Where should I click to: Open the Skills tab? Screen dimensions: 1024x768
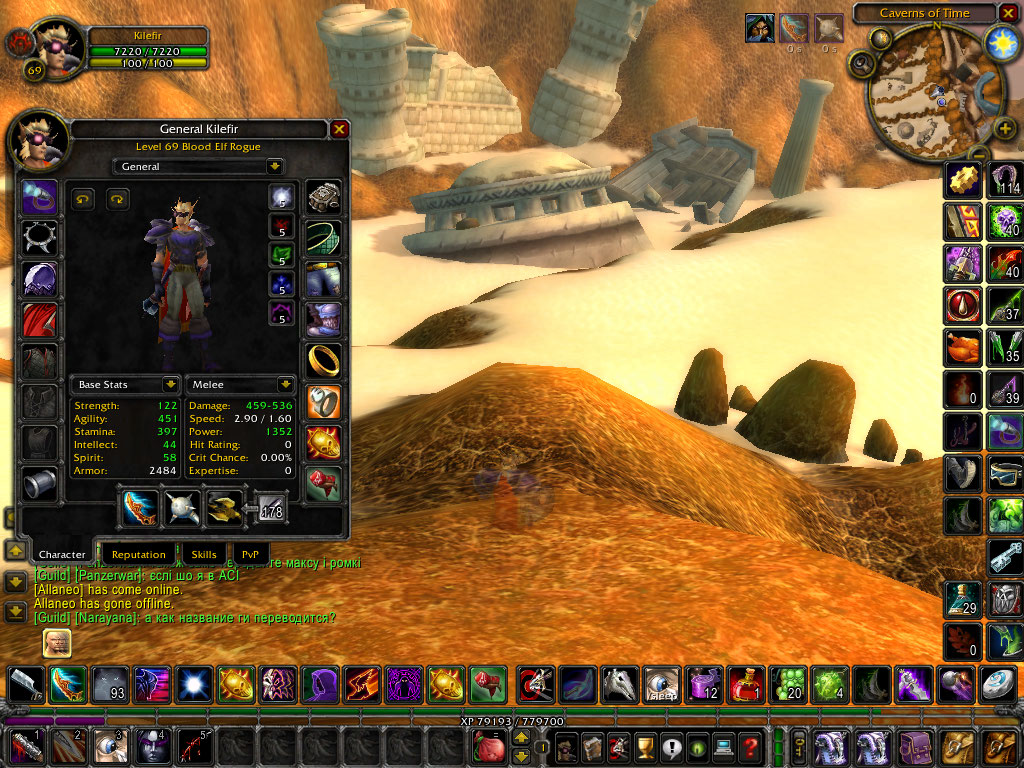pyautogui.click(x=204, y=554)
